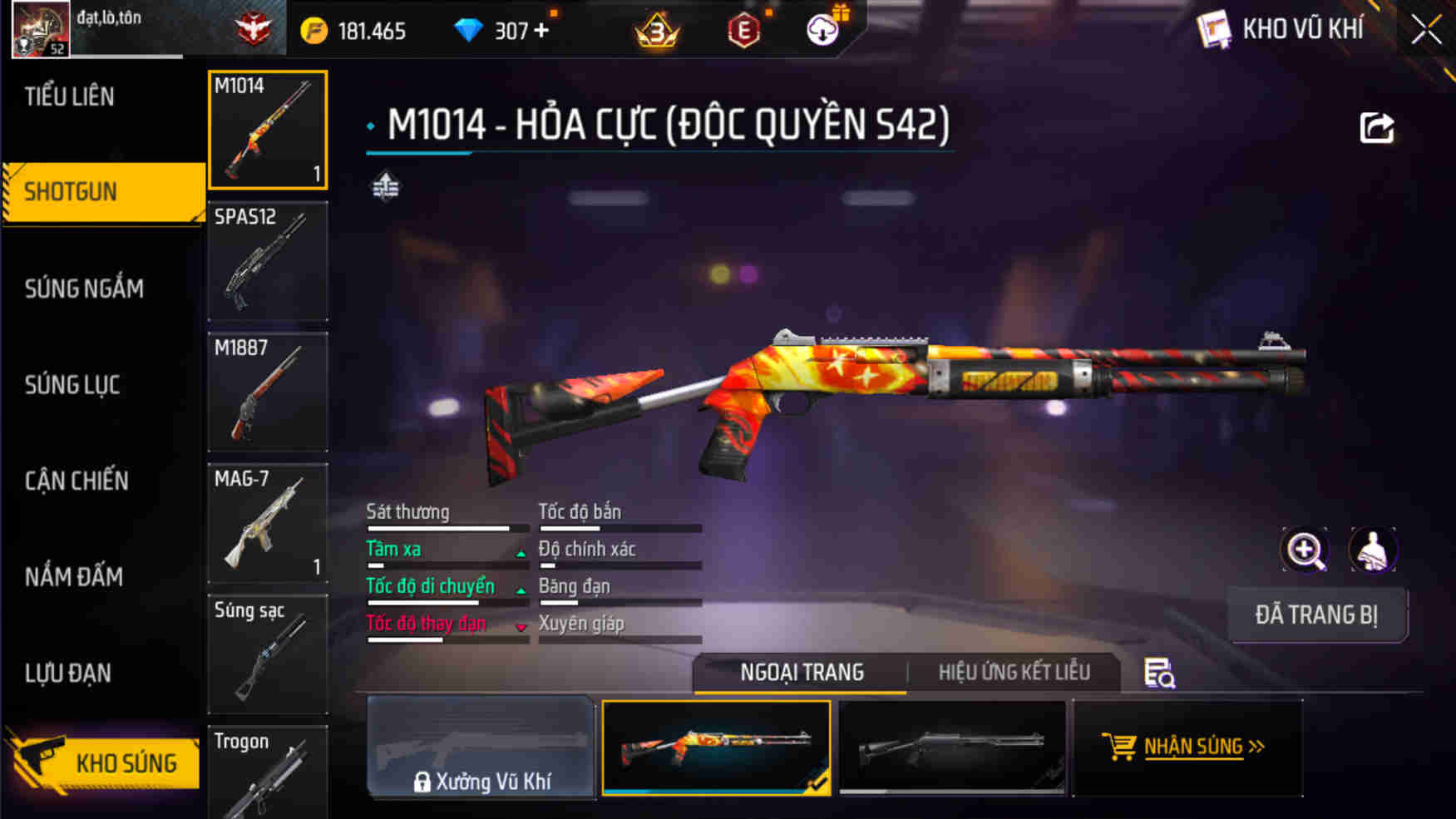Click the gold crown season badge
1456x819 pixels.
point(656,30)
